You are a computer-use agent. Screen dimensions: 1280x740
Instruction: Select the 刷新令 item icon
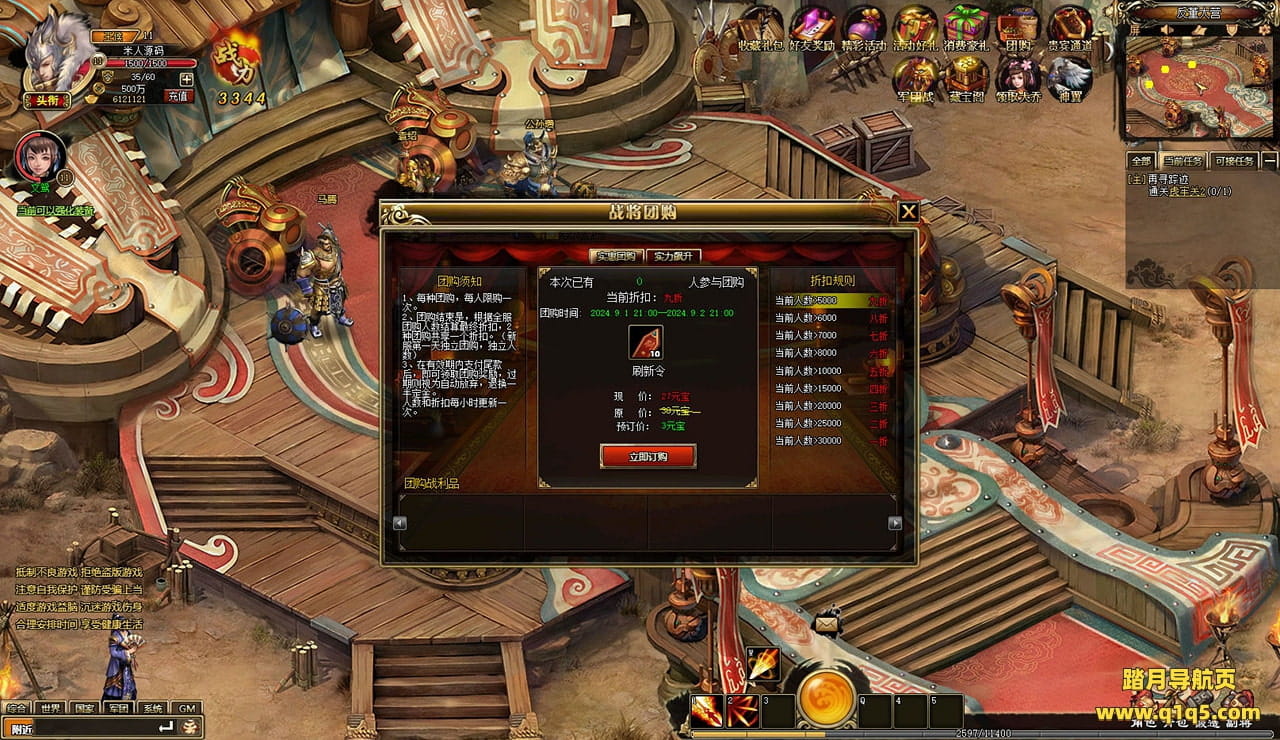(x=646, y=342)
